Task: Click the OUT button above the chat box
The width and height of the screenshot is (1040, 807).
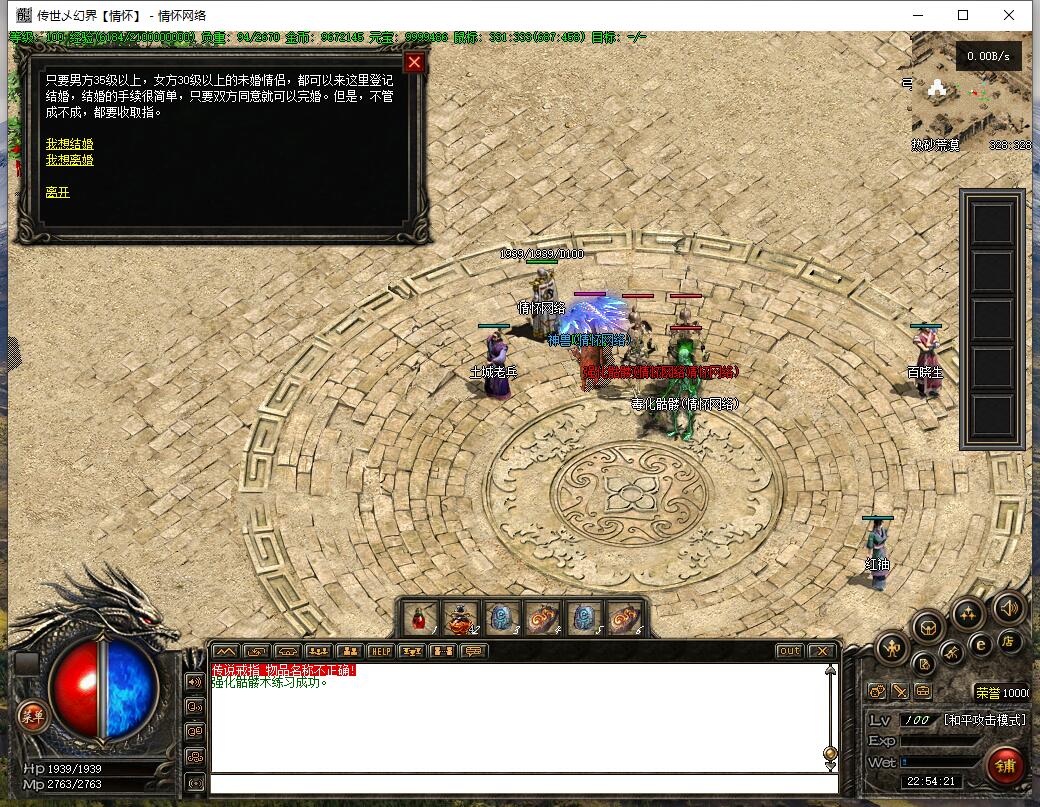Action: [789, 651]
